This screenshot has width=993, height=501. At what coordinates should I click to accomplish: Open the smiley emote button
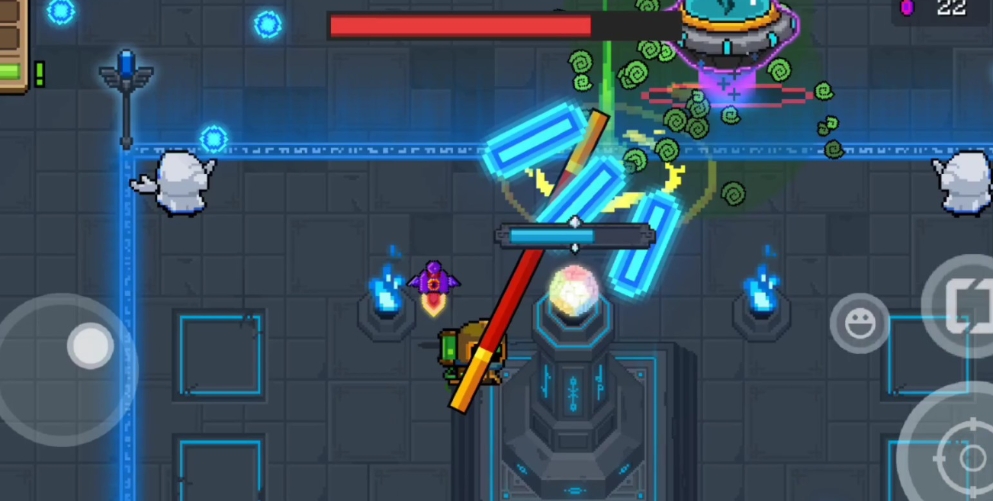(859, 323)
